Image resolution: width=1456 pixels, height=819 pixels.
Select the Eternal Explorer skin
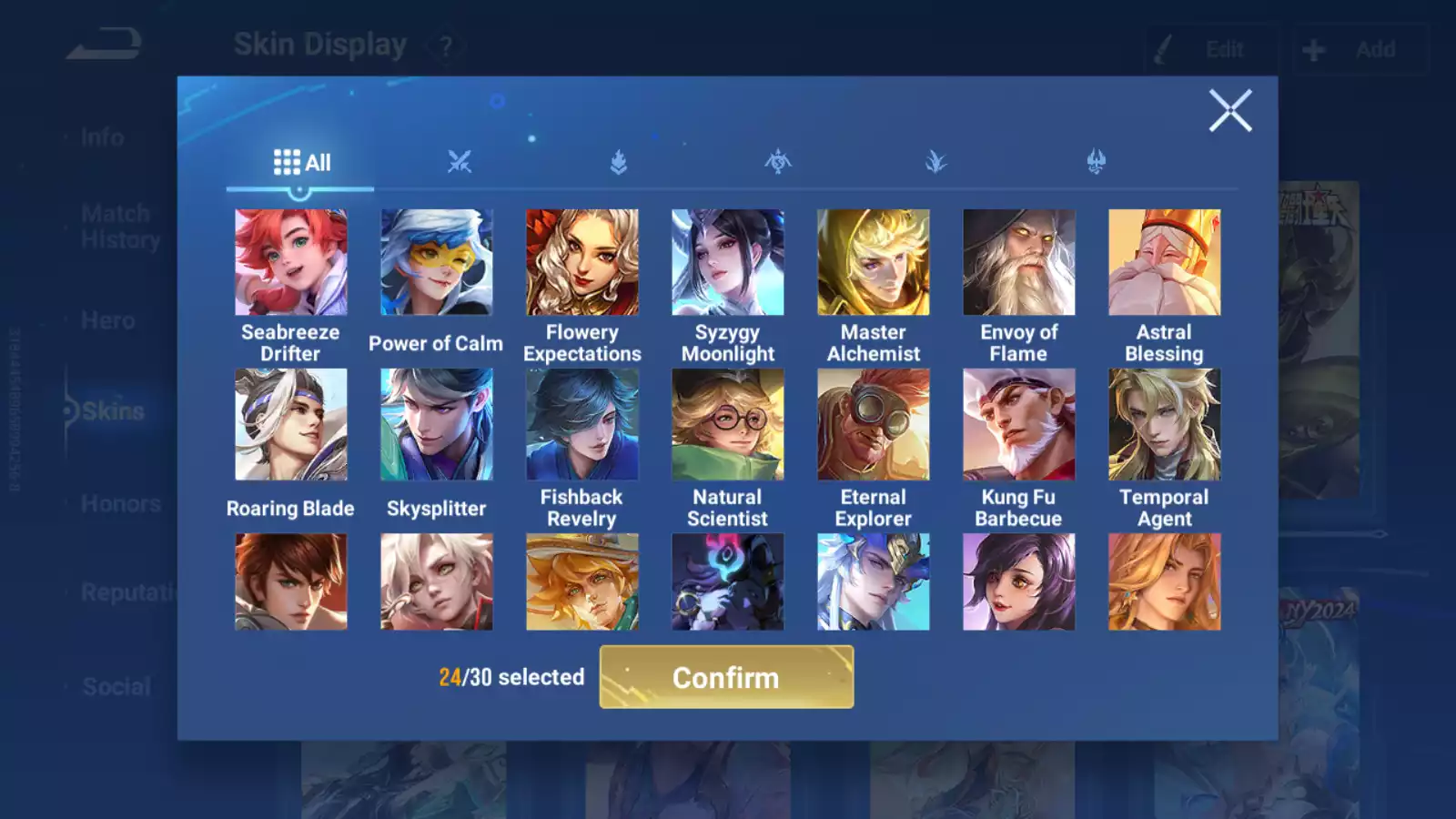click(874, 424)
